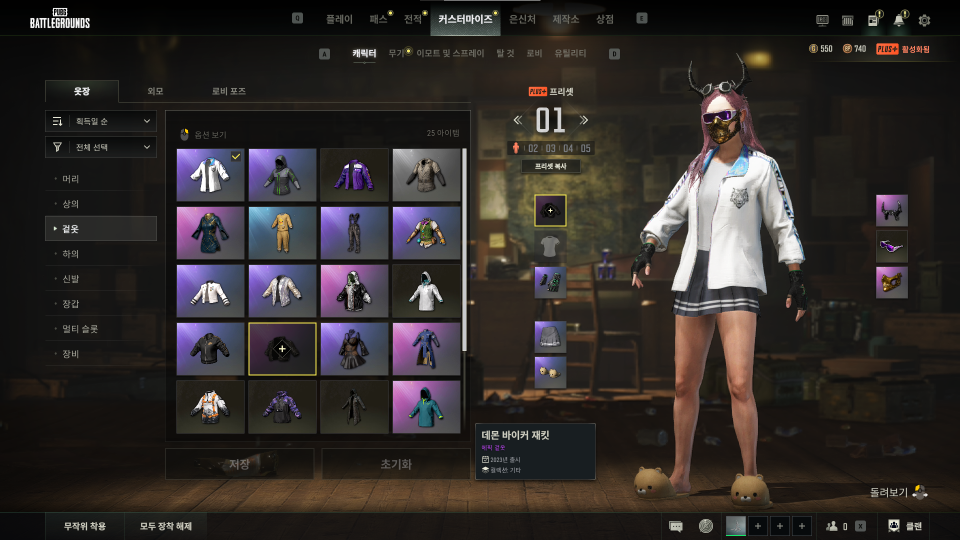
Task: Click the 무작위 착용 random equip button
Action: click(x=85, y=526)
